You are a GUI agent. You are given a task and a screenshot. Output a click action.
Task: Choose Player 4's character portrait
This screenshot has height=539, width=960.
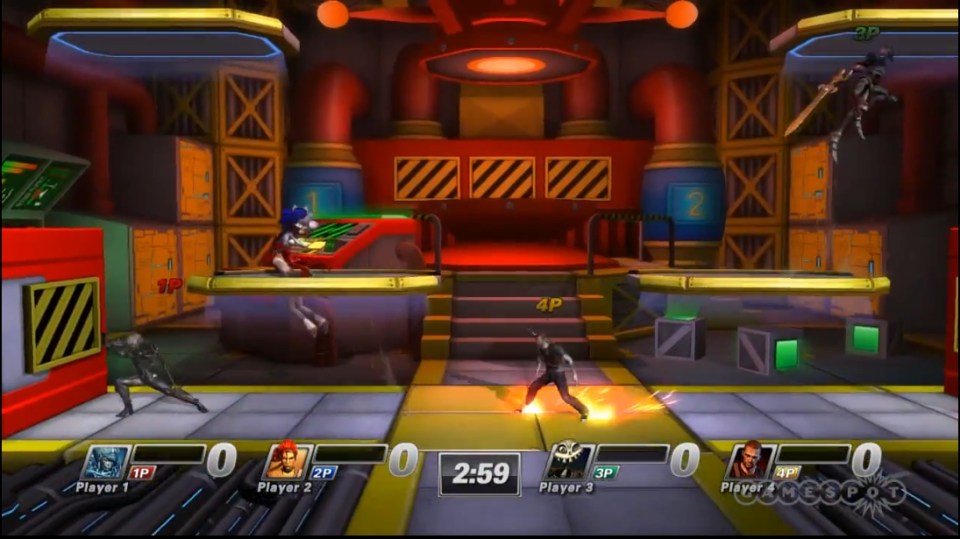(x=749, y=461)
